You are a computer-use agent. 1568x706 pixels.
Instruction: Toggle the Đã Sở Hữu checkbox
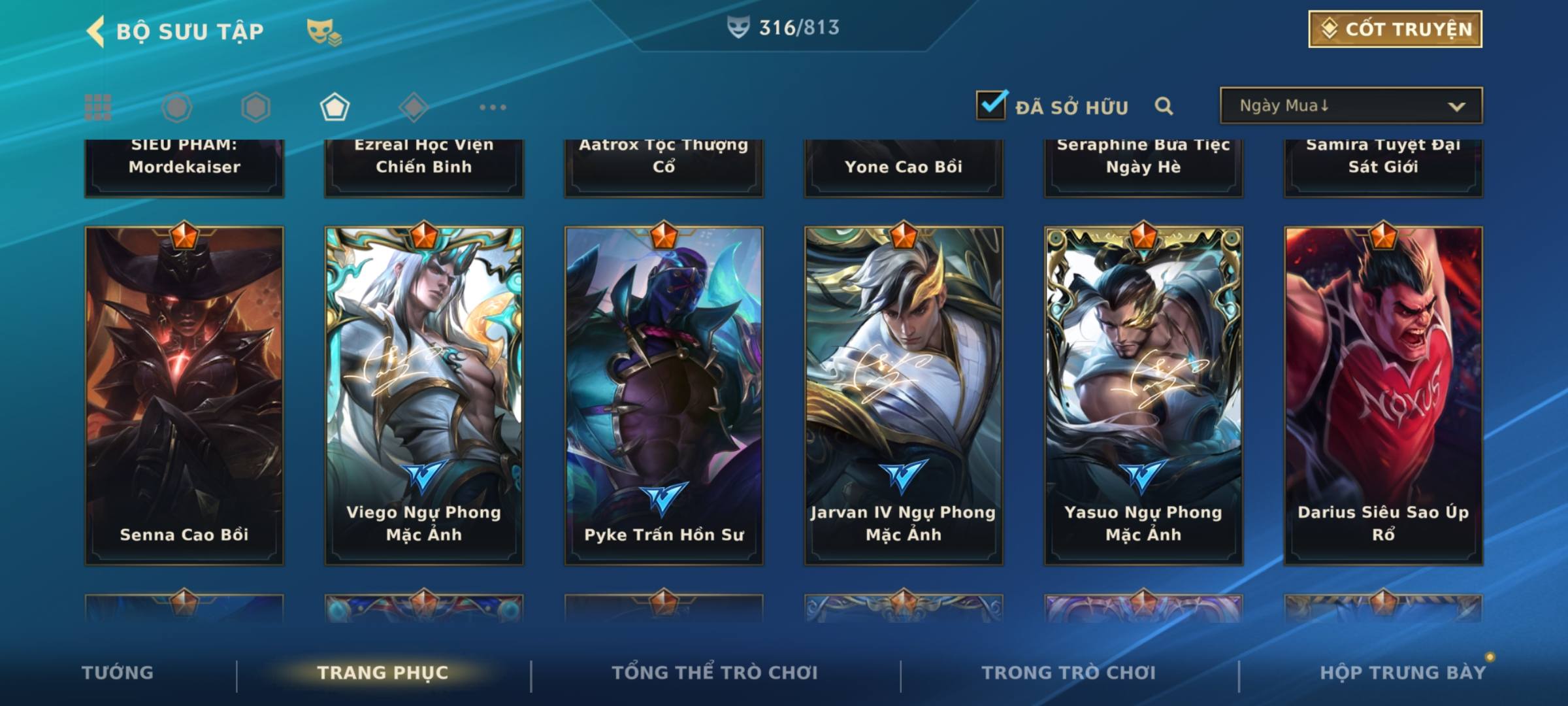click(x=991, y=105)
